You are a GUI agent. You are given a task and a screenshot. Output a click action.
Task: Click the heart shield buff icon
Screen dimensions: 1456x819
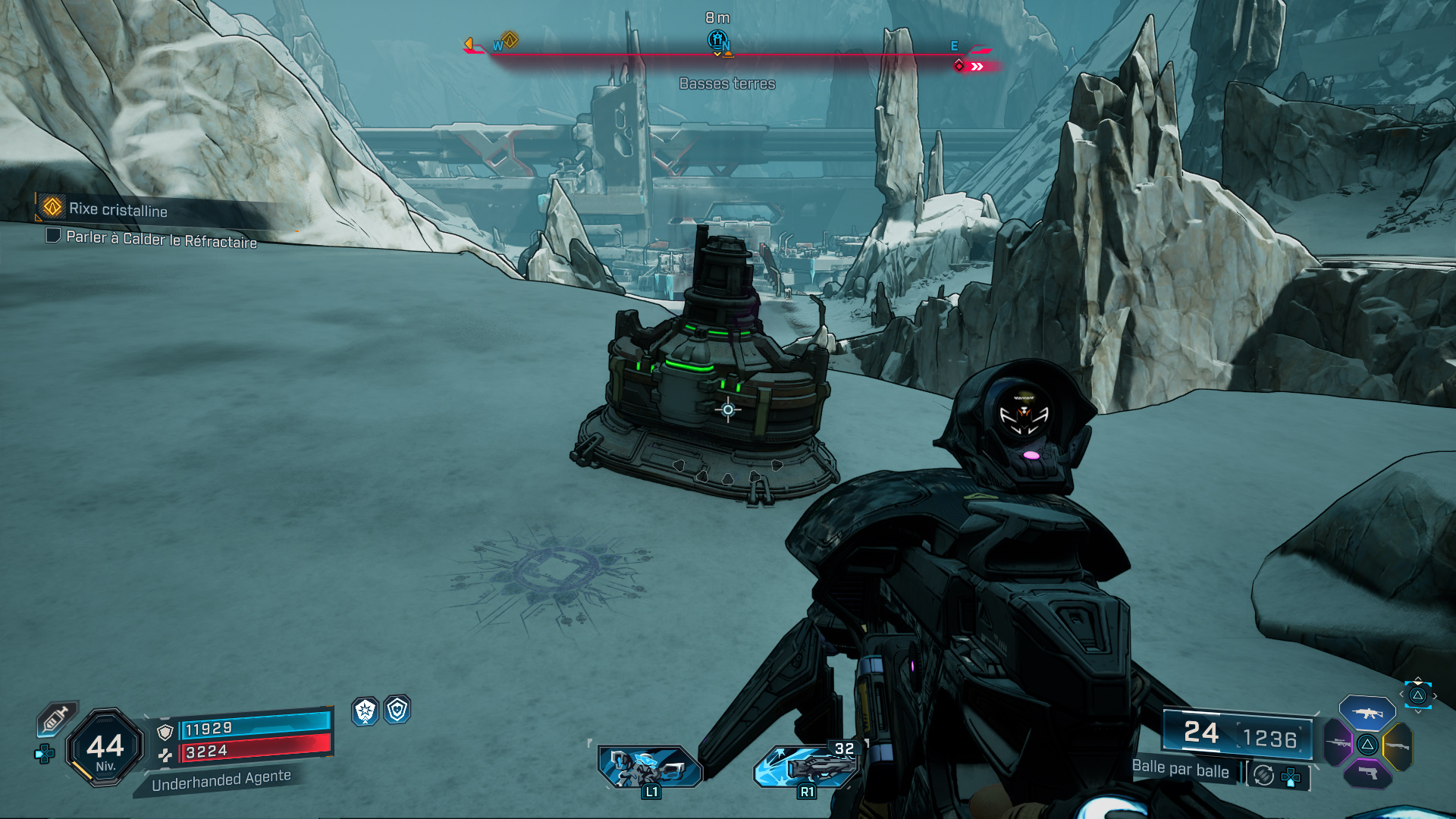tap(397, 710)
